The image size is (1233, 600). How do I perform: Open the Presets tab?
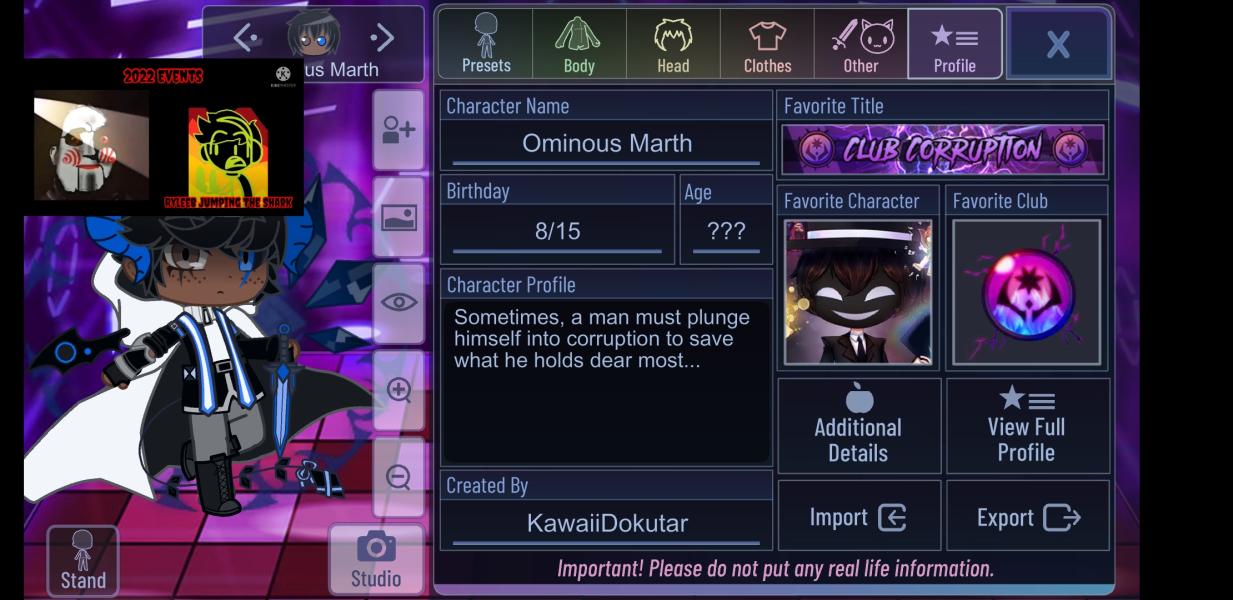(486, 44)
